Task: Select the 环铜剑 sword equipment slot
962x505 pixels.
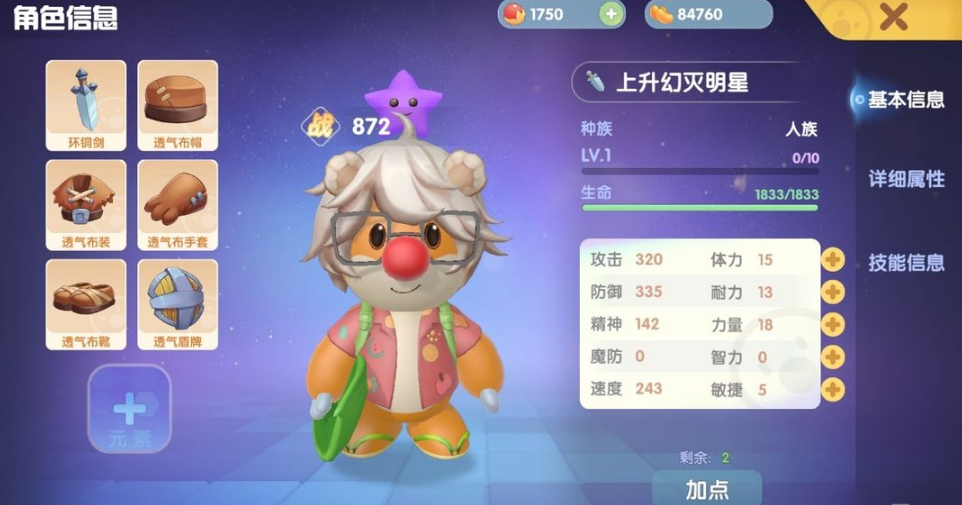Action: (x=86, y=105)
